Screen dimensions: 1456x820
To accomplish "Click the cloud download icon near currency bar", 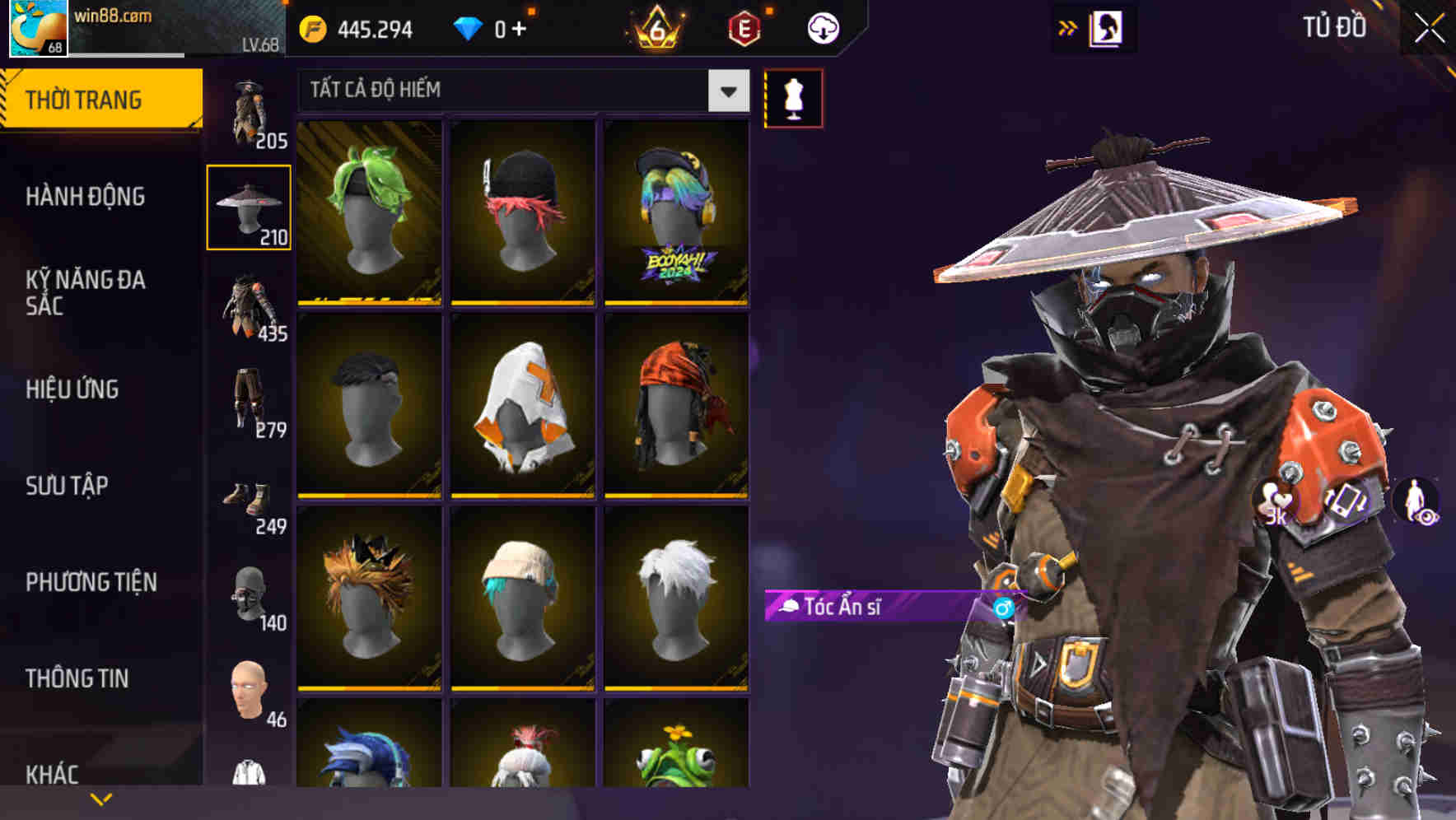I will (823, 27).
